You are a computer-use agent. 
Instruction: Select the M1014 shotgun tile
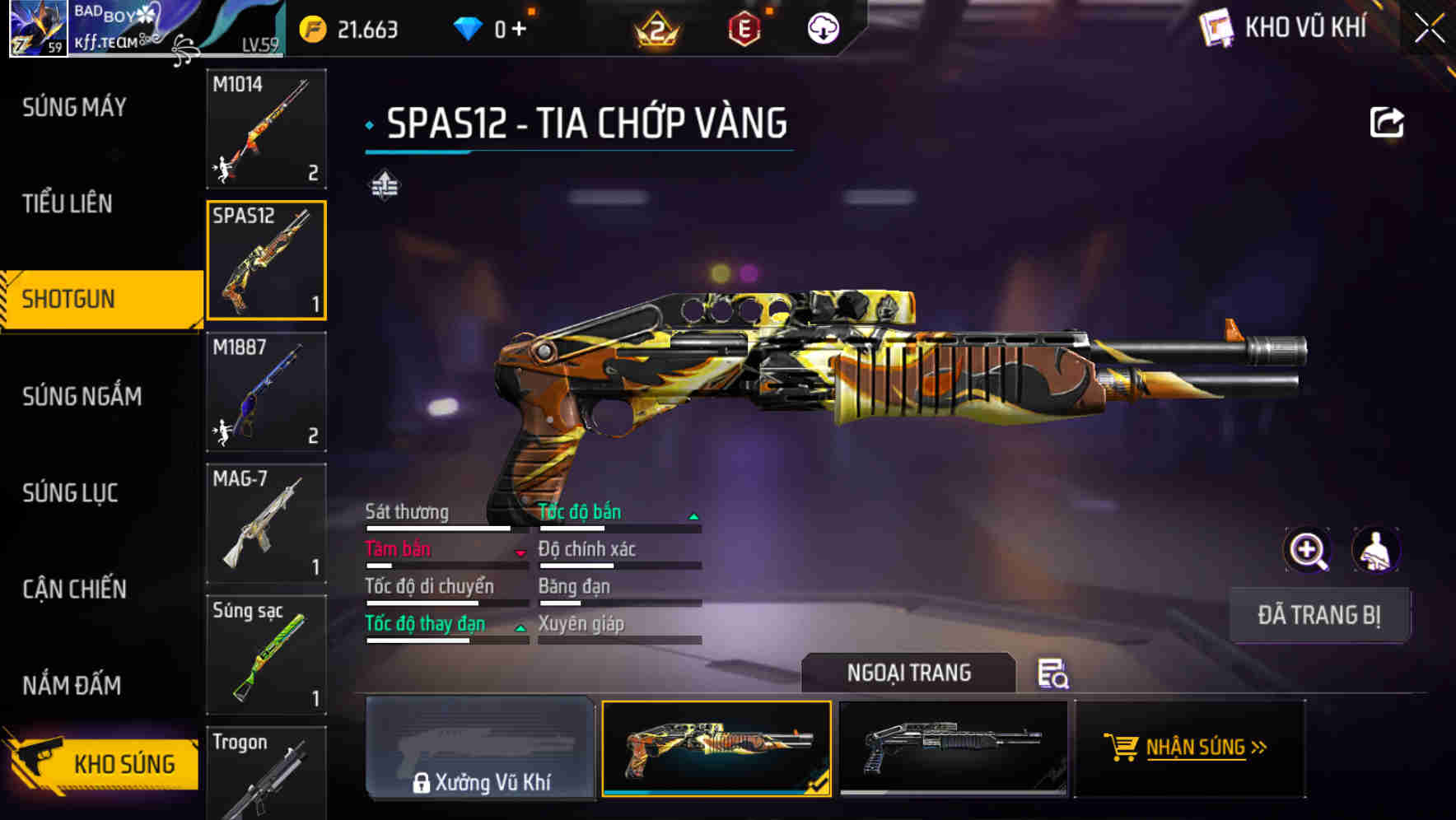coord(266,128)
